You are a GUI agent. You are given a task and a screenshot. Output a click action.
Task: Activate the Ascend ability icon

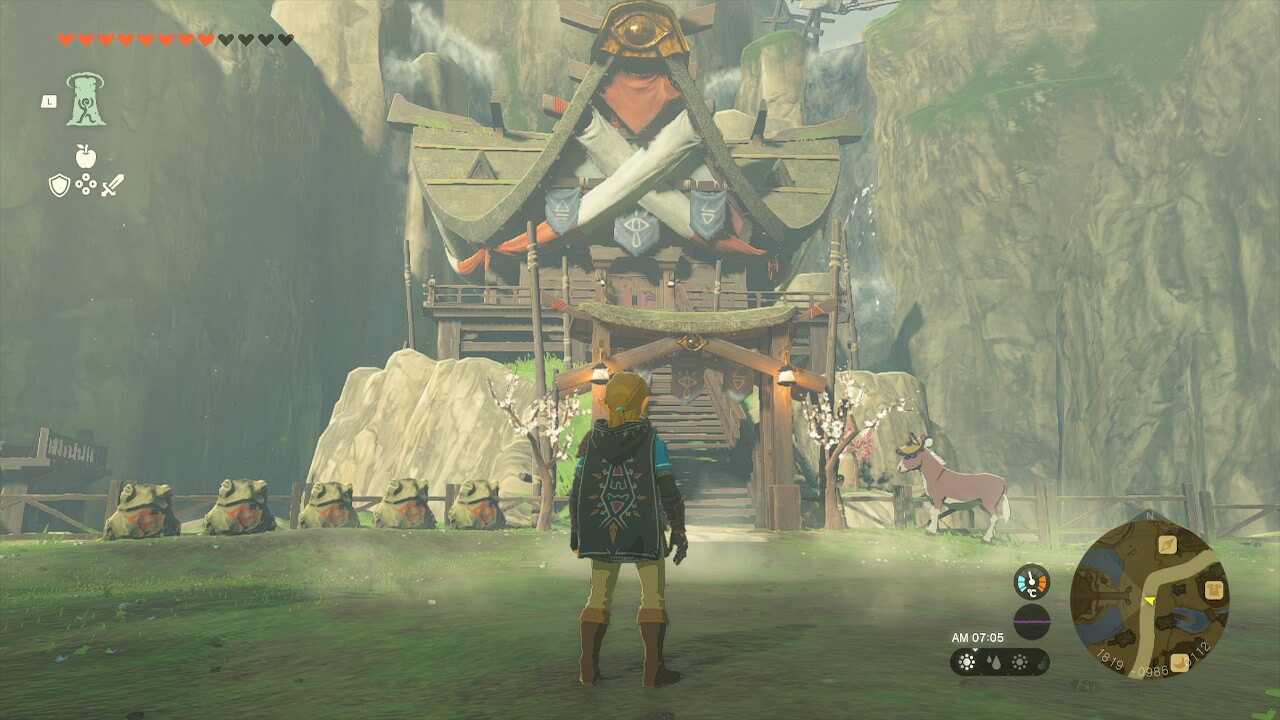[x=86, y=100]
